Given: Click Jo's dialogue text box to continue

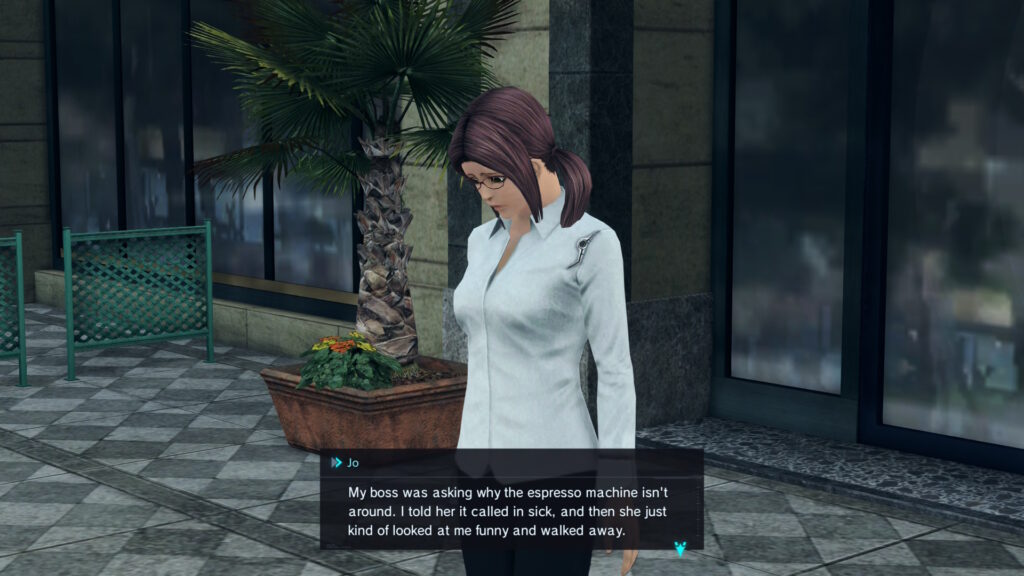Looking at the screenshot, I should 510,511.
